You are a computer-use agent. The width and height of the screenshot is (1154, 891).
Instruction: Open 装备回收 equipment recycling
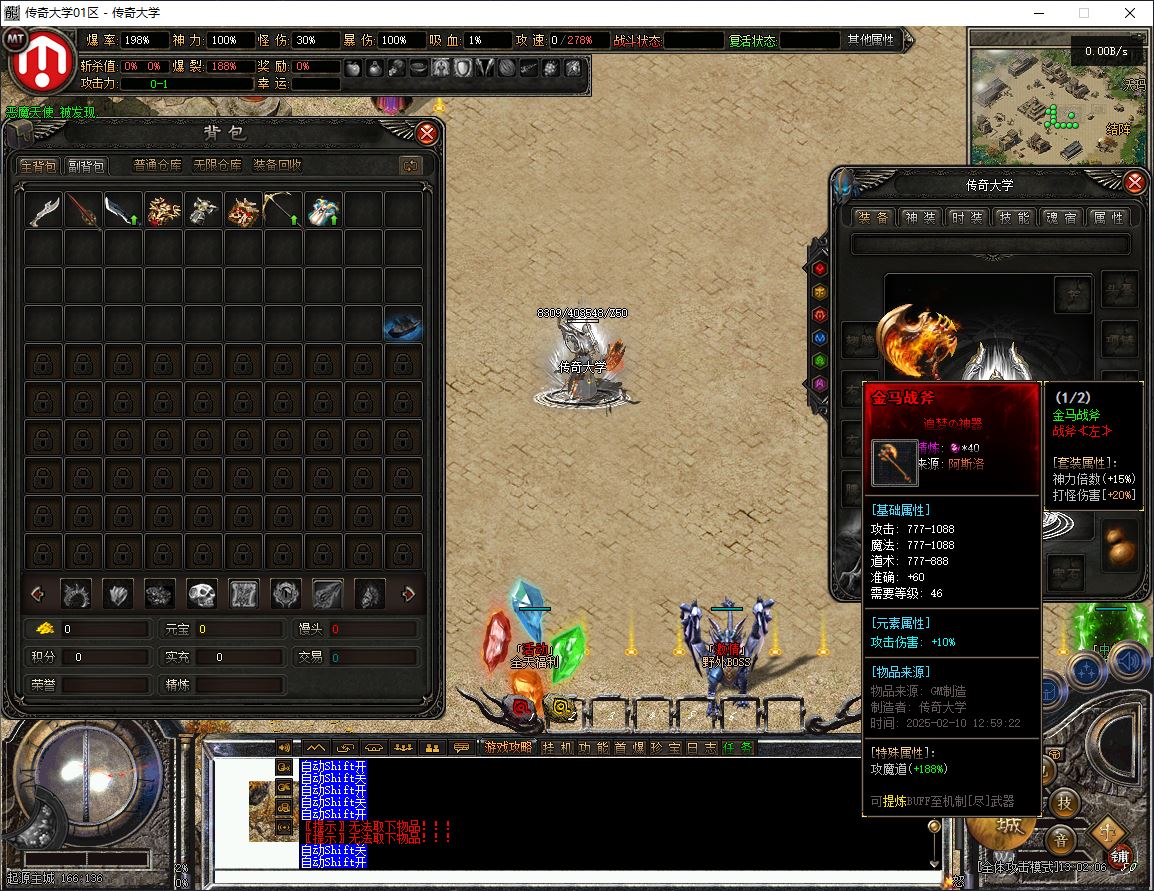pyautogui.click(x=277, y=166)
